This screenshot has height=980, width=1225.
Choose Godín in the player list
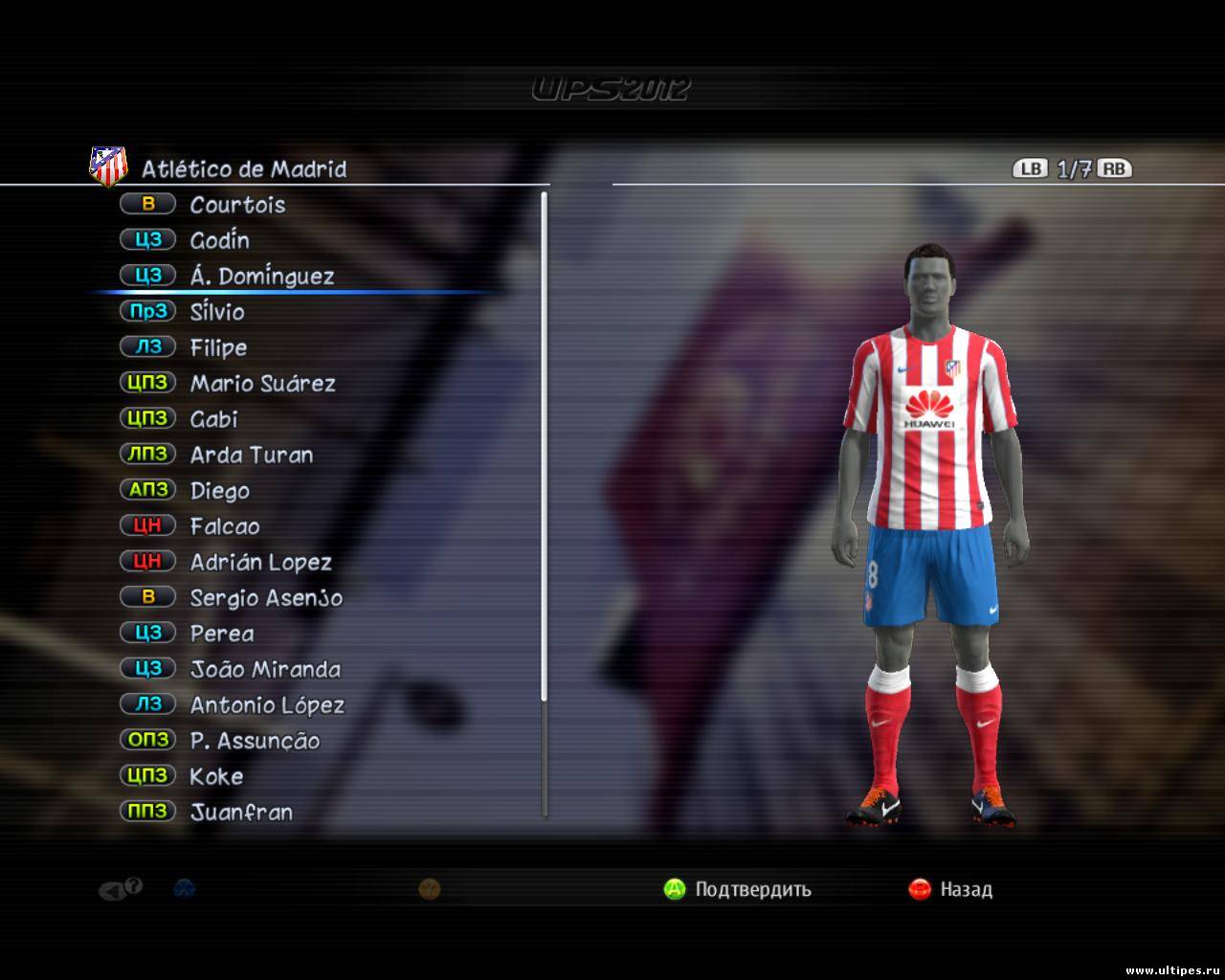click(x=219, y=240)
